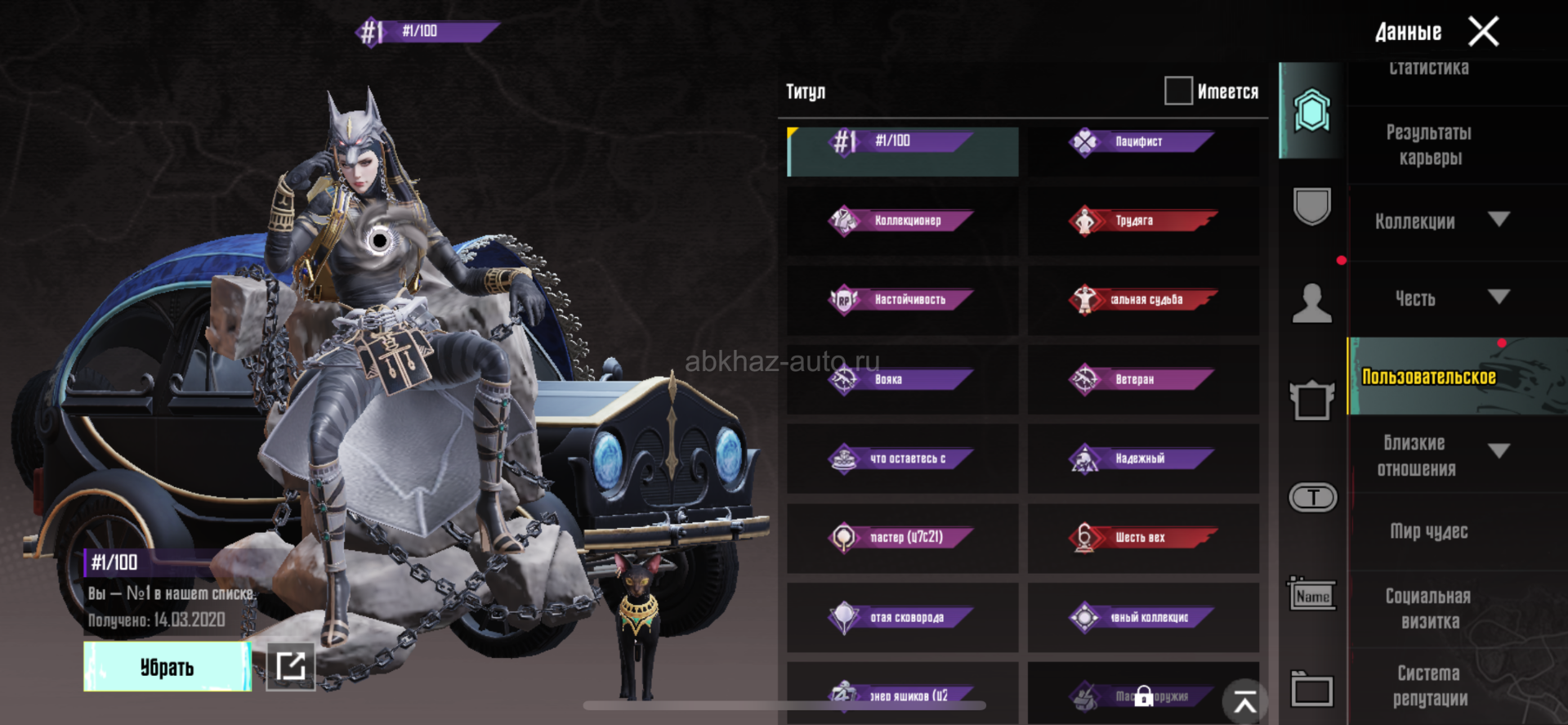Pick the Шесть вех title
1568x725 pixels.
pos(1142,538)
